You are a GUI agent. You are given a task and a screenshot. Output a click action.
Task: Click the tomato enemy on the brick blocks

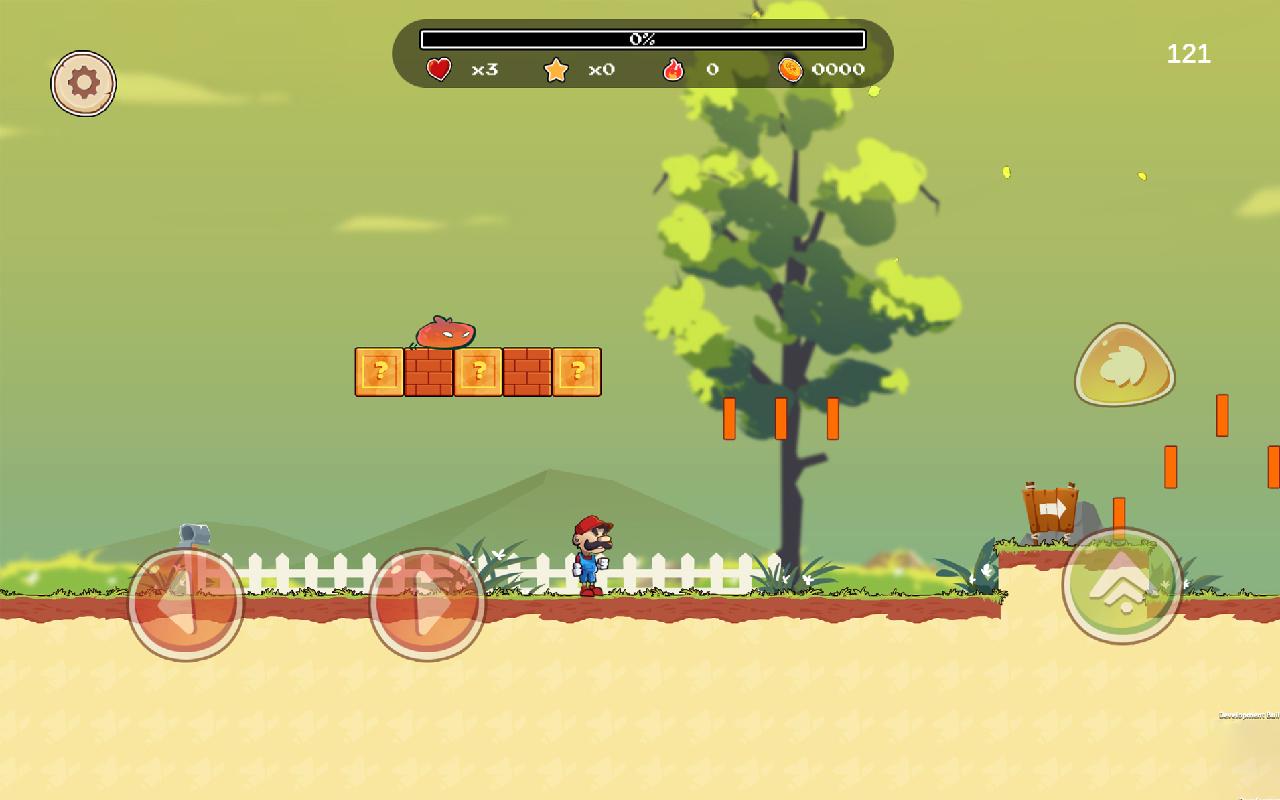(x=443, y=332)
